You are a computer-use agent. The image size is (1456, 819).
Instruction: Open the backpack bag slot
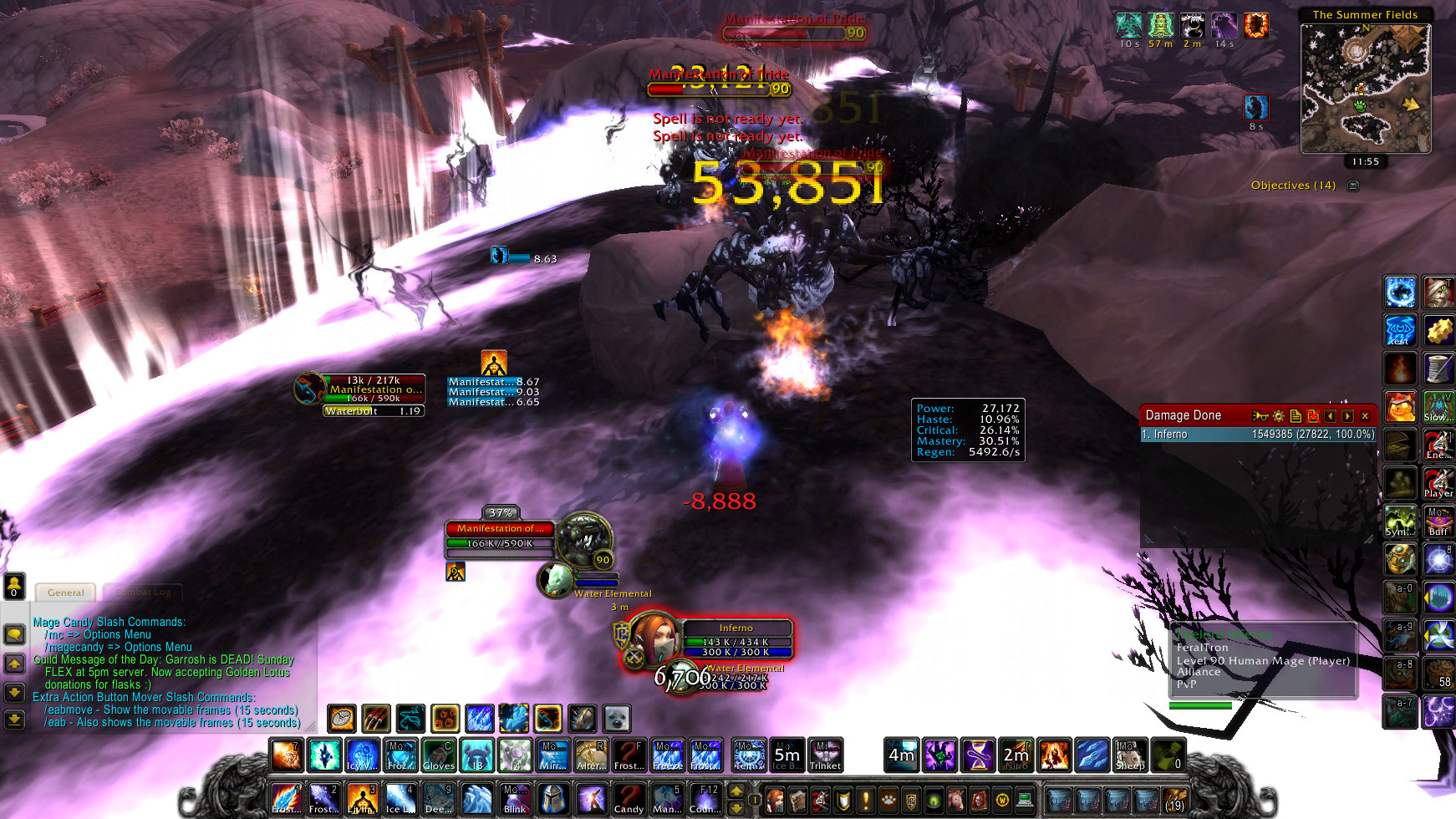pyautogui.click(x=1174, y=800)
